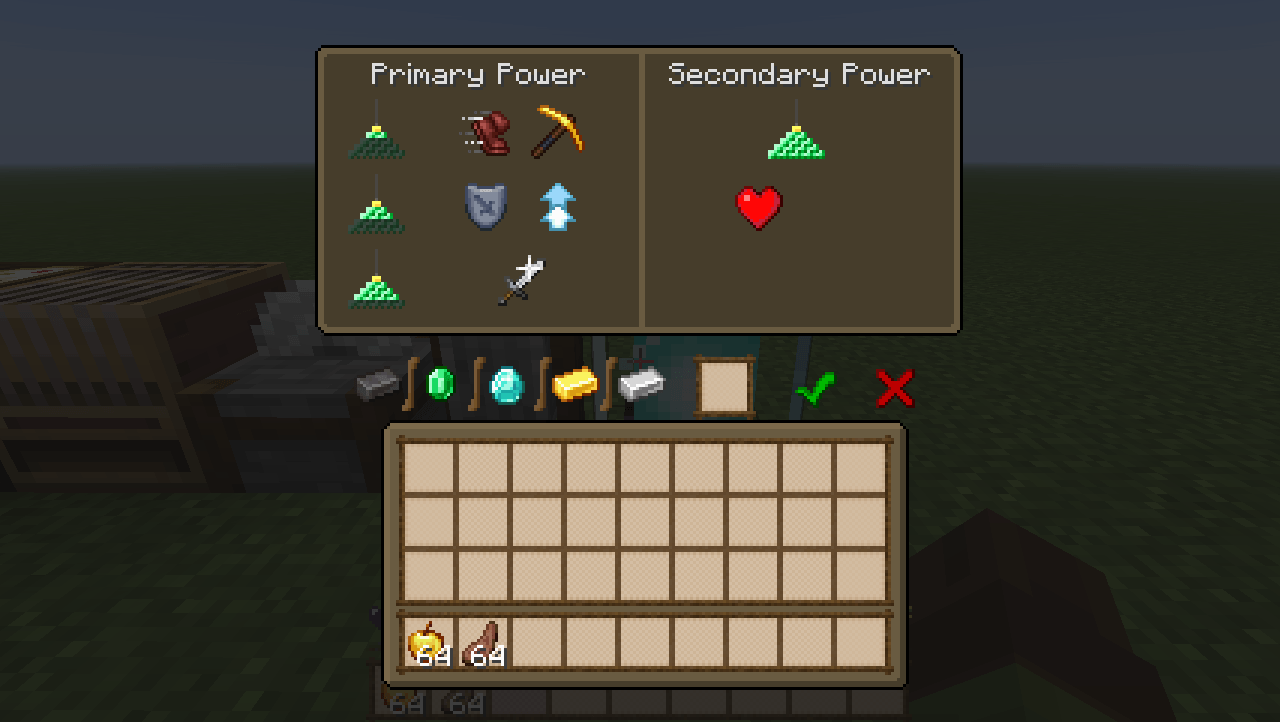Cancel with the red X button
The image size is (1280, 722).
coord(893,389)
